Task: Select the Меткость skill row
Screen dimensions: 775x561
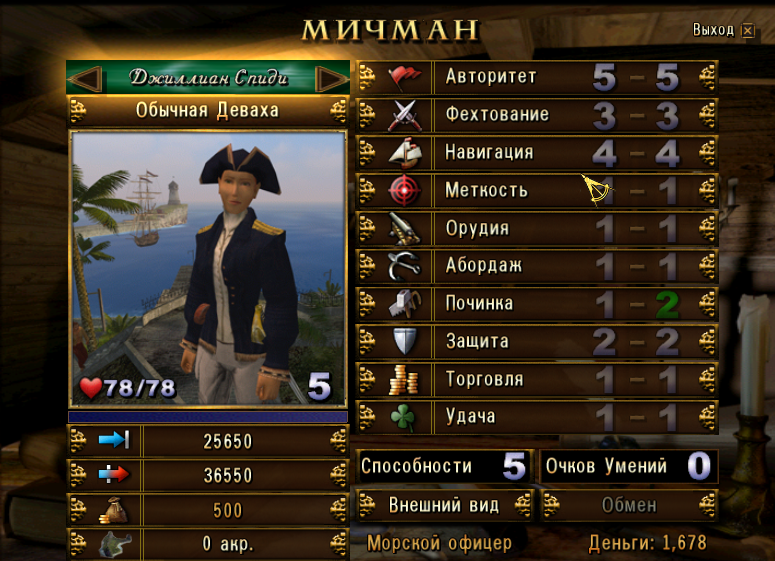Action: (537, 190)
